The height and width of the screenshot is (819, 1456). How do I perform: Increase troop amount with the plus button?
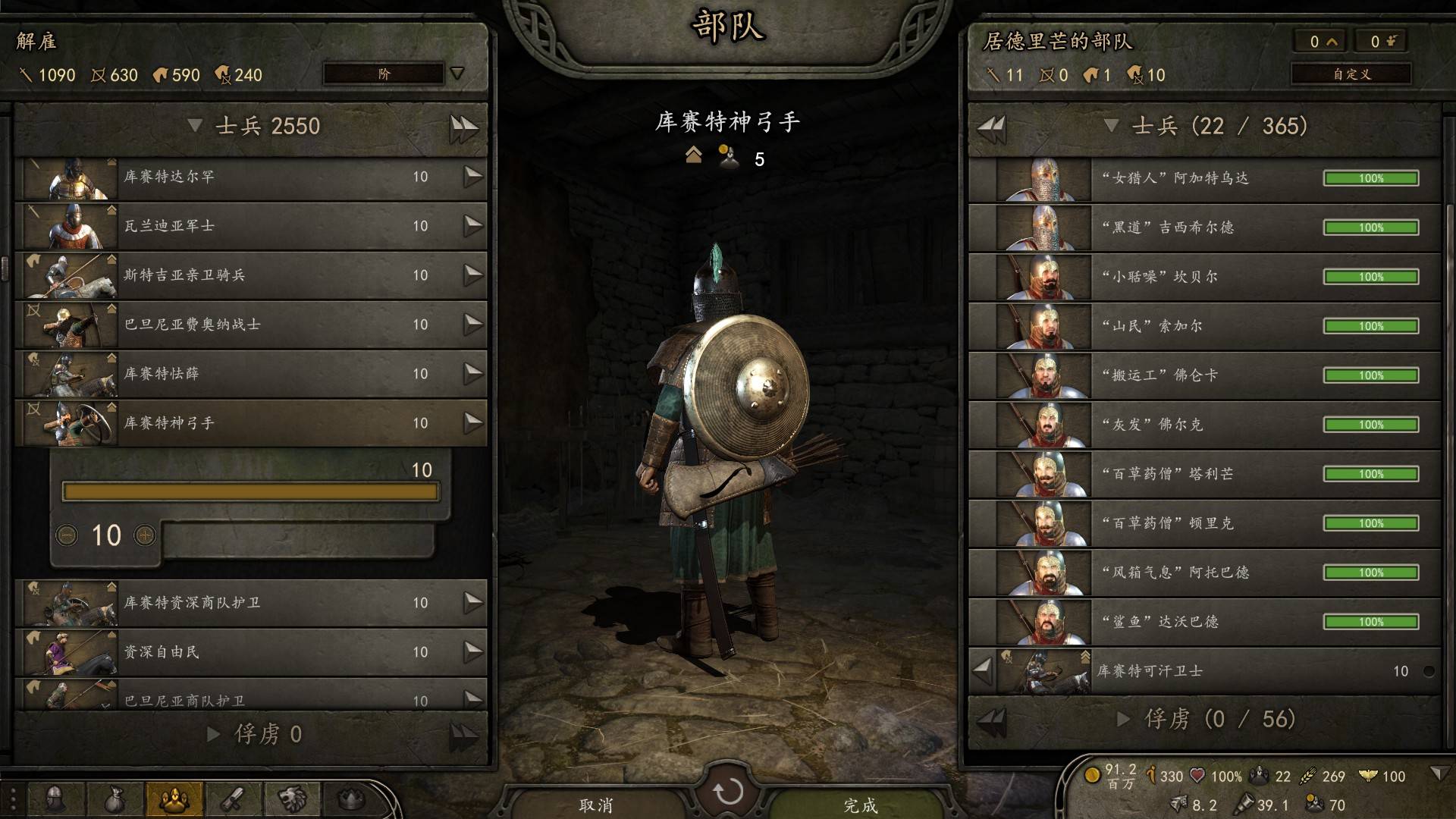point(144,535)
